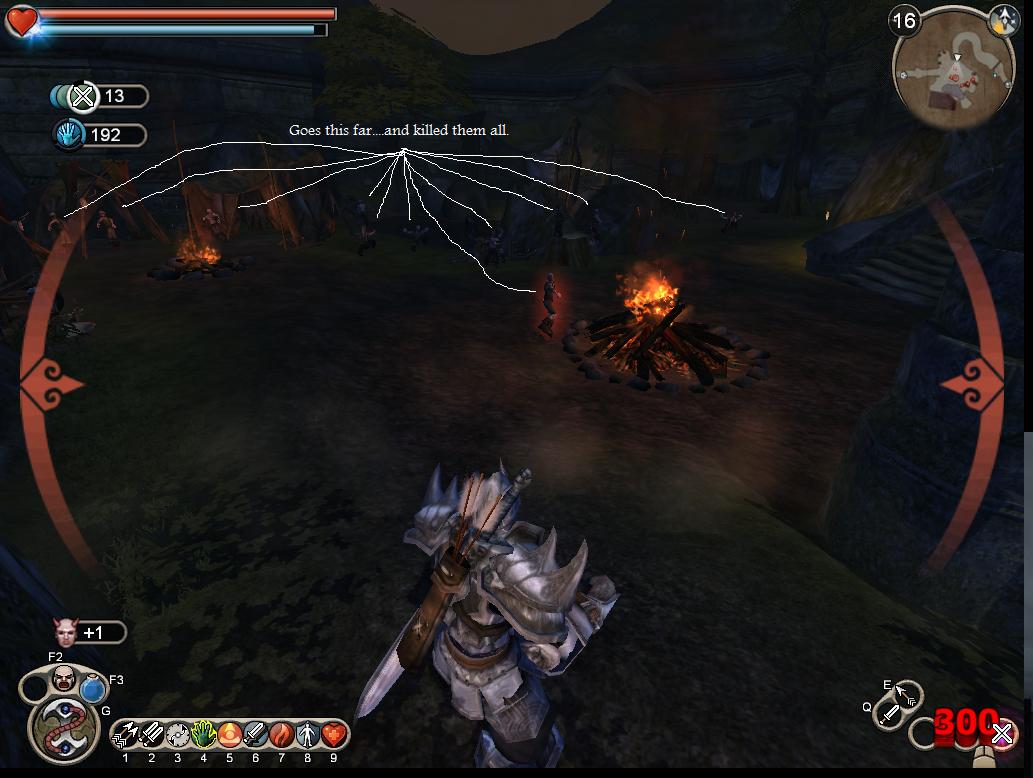Select the single sword spell in slot 6
Image resolution: width=1033 pixels, height=778 pixels.
[255, 736]
